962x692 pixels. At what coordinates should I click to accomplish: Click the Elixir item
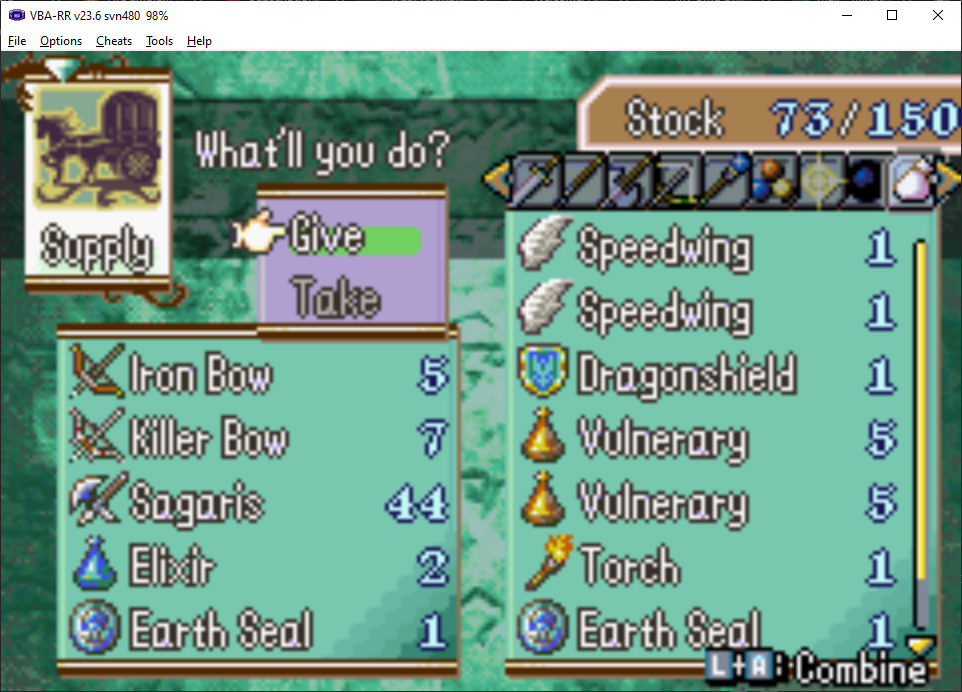(172, 567)
